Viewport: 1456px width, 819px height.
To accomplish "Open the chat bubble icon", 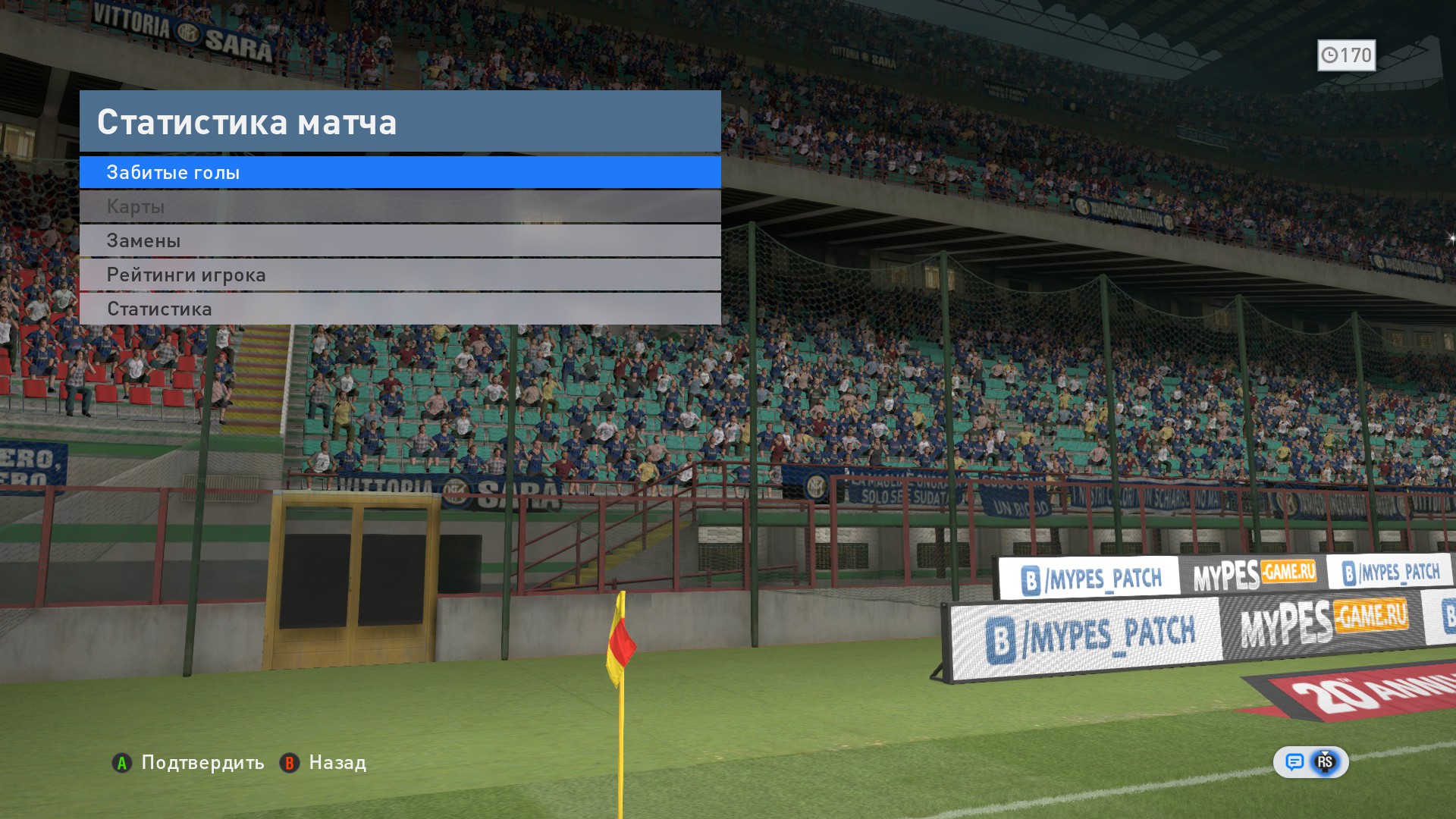I will coord(1294,762).
